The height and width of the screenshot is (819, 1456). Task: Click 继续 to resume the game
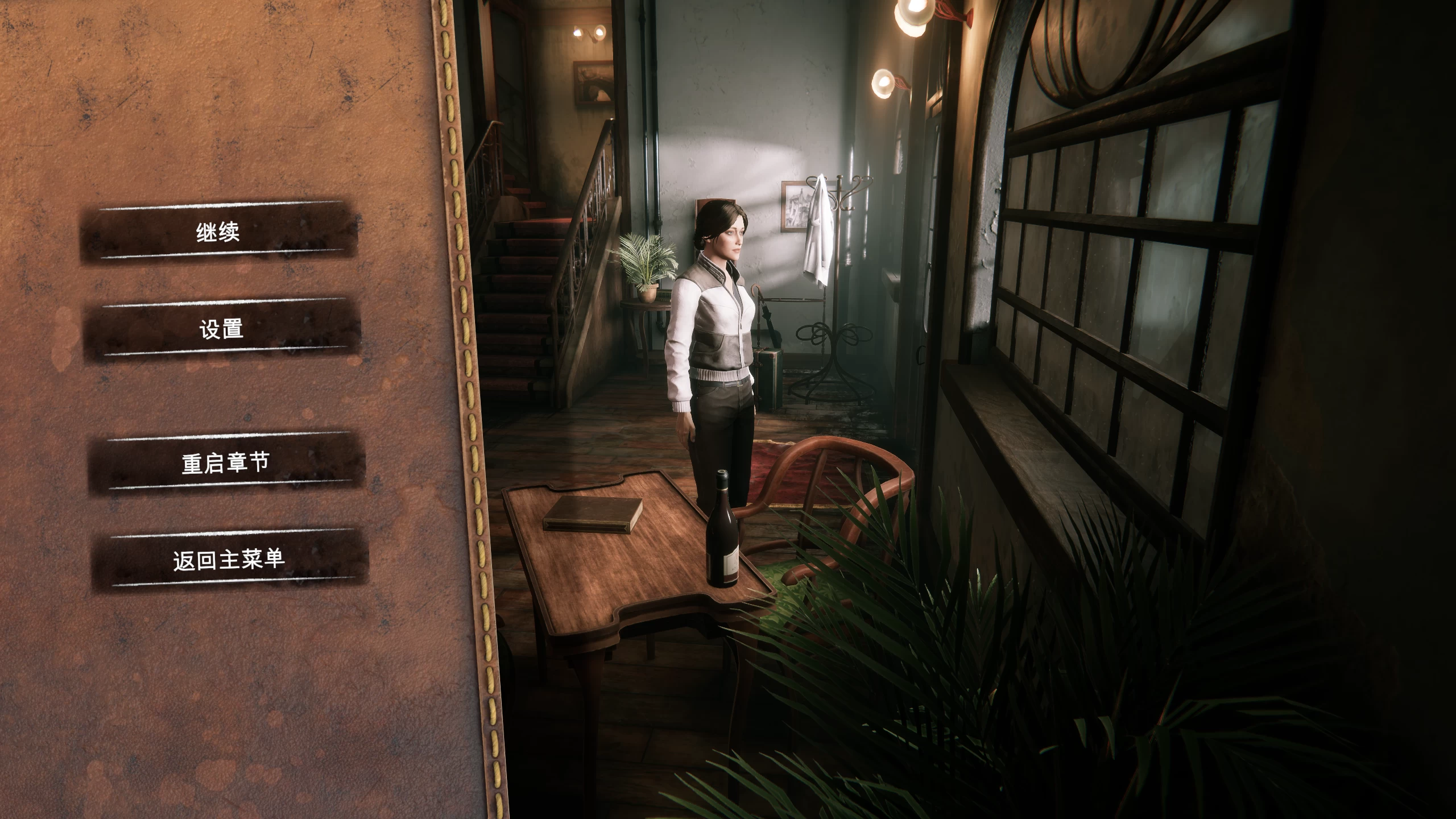click(x=218, y=233)
